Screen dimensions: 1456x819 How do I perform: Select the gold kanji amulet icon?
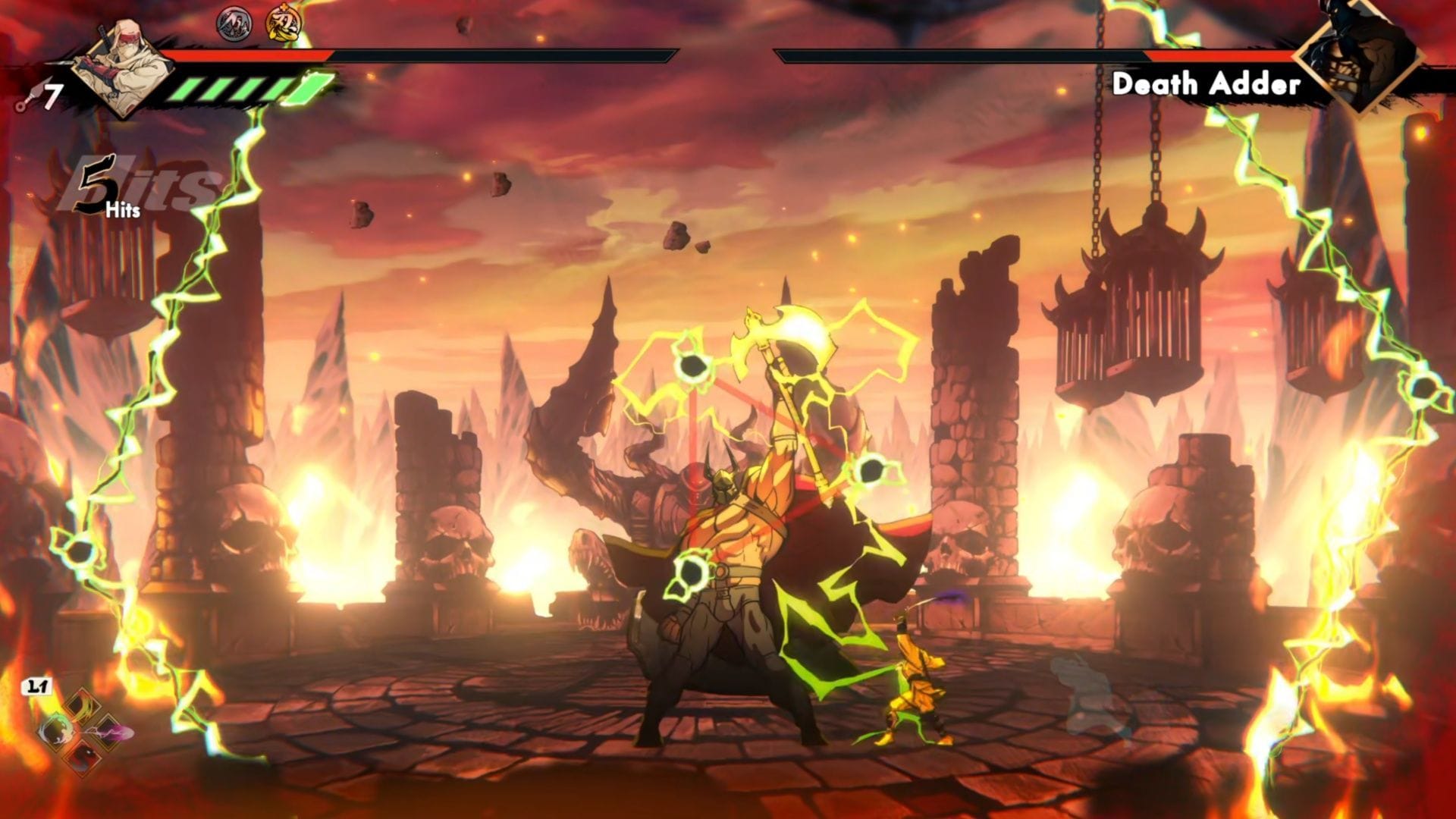point(282,24)
